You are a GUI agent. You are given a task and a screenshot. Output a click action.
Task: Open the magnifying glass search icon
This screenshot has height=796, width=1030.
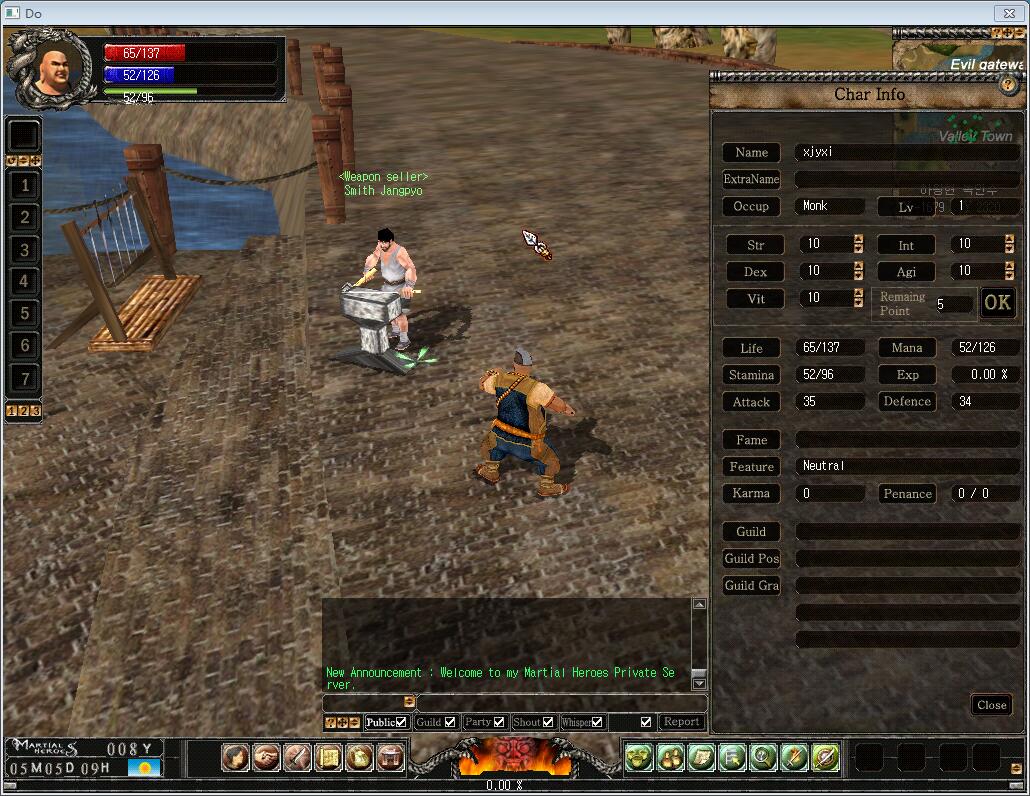[x=763, y=758]
